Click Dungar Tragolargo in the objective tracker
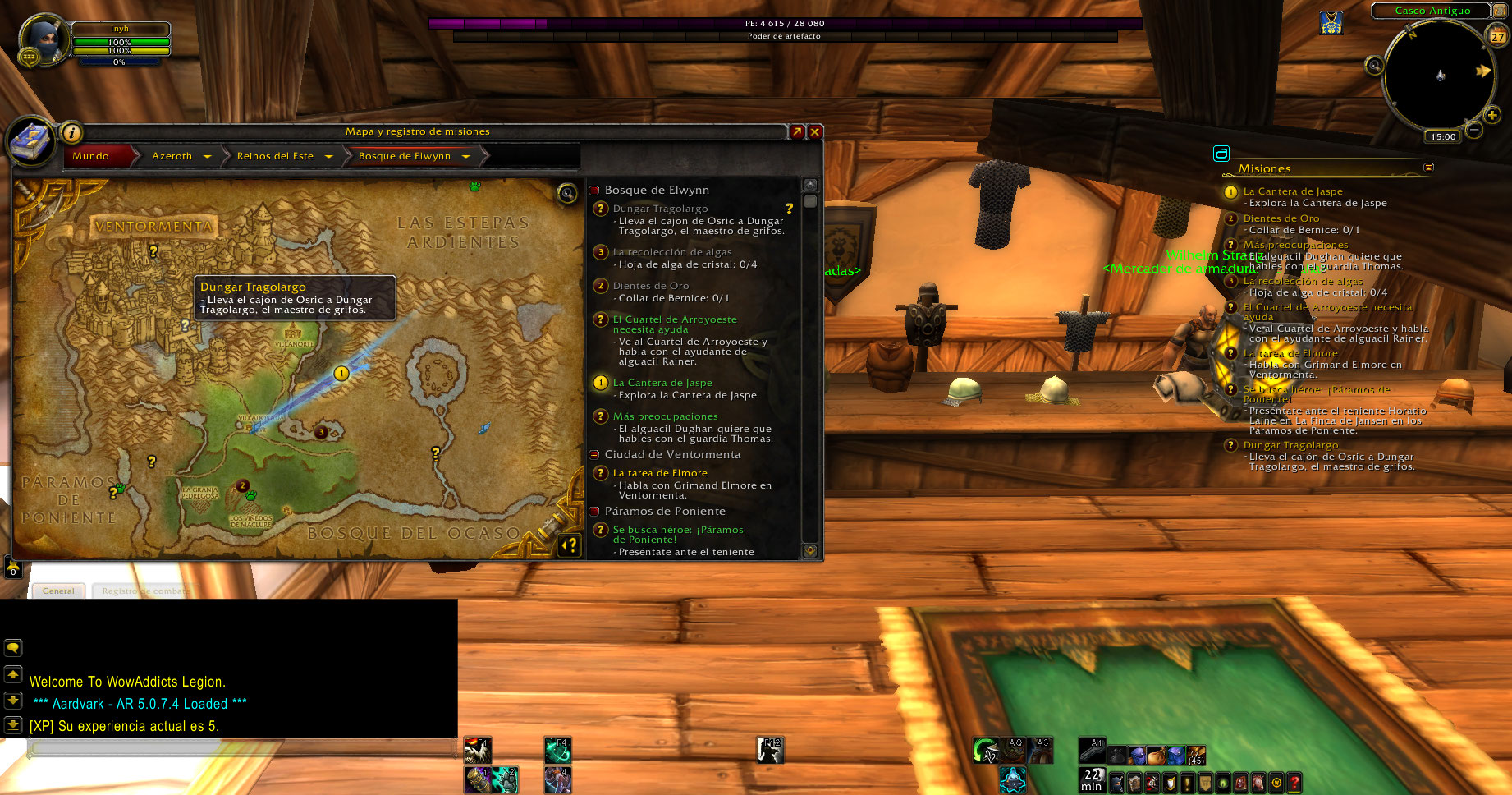This screenshot has width=1512, height=795. 1290,445
